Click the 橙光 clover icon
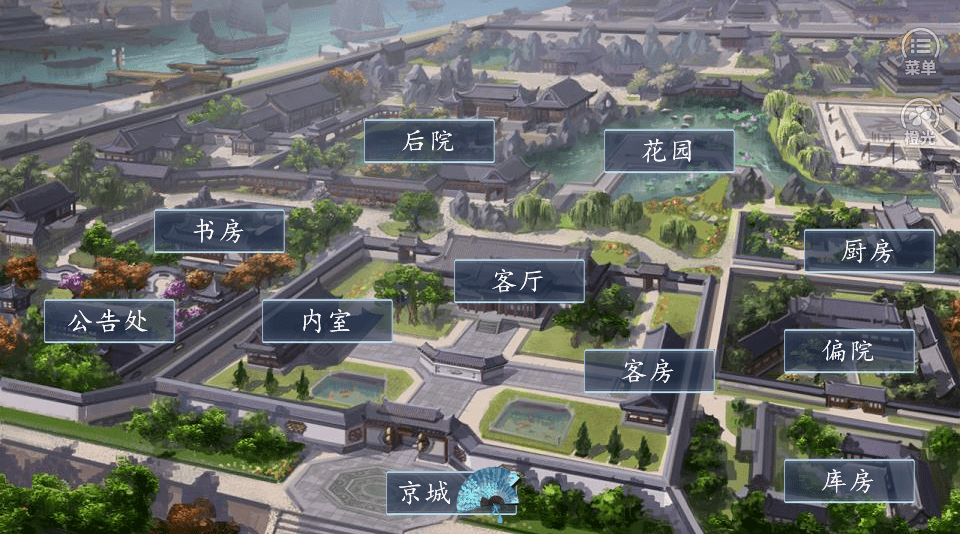Image resolution: width=960 pixels, height=534 pixels. click(x=920, y=120)
